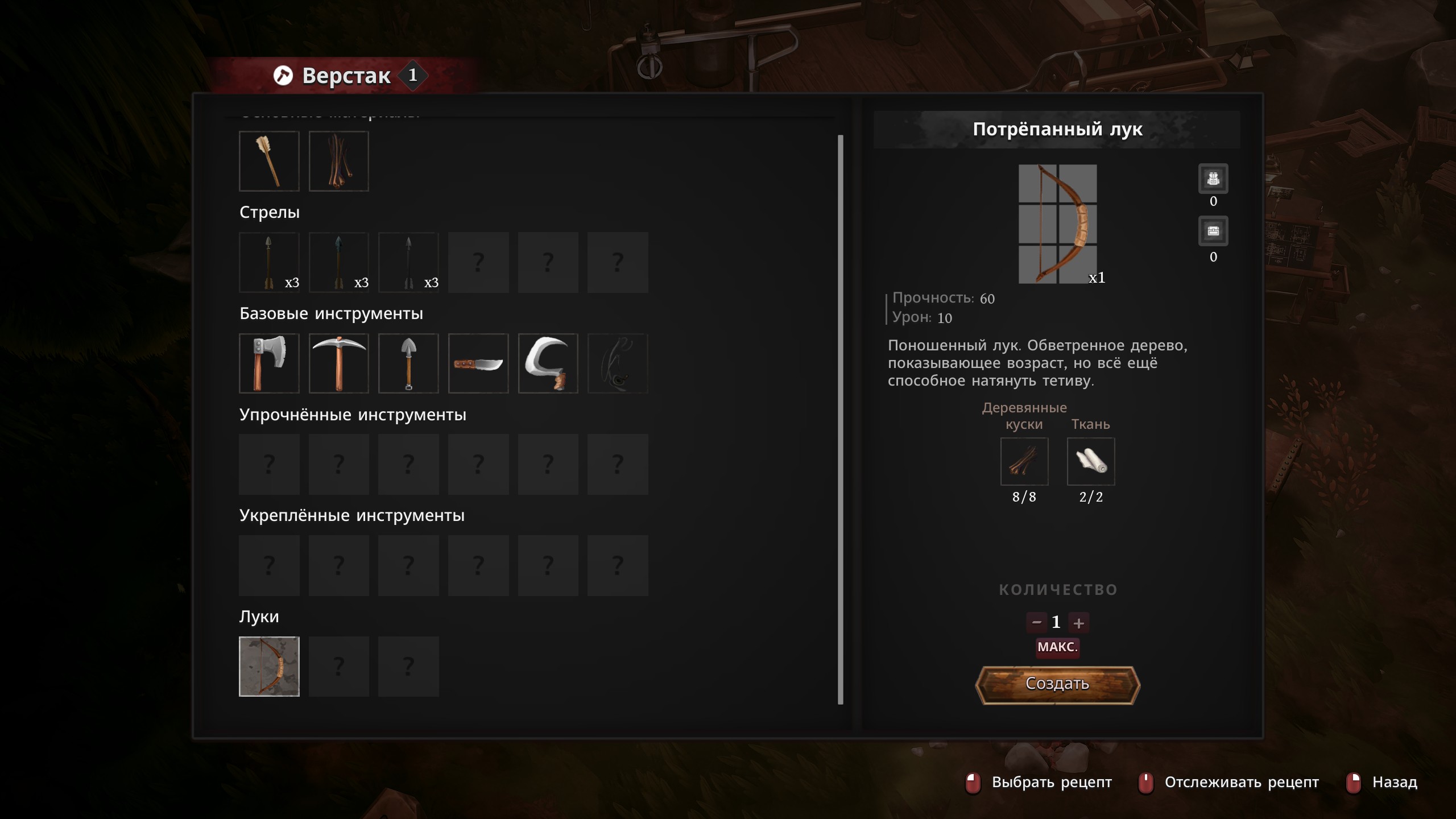1456x819 pixels.
Task: Increase crafting quantity with the plus button
Action: (1078, 623)
